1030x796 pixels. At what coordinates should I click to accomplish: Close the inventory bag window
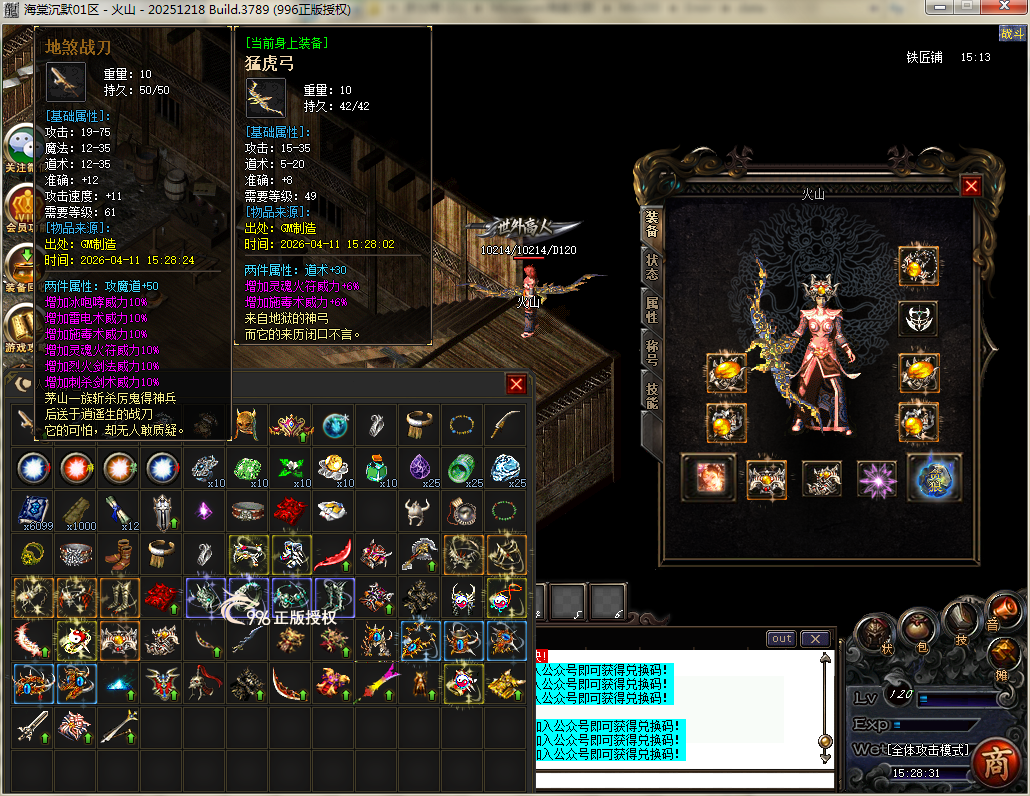tap(516, 384)
